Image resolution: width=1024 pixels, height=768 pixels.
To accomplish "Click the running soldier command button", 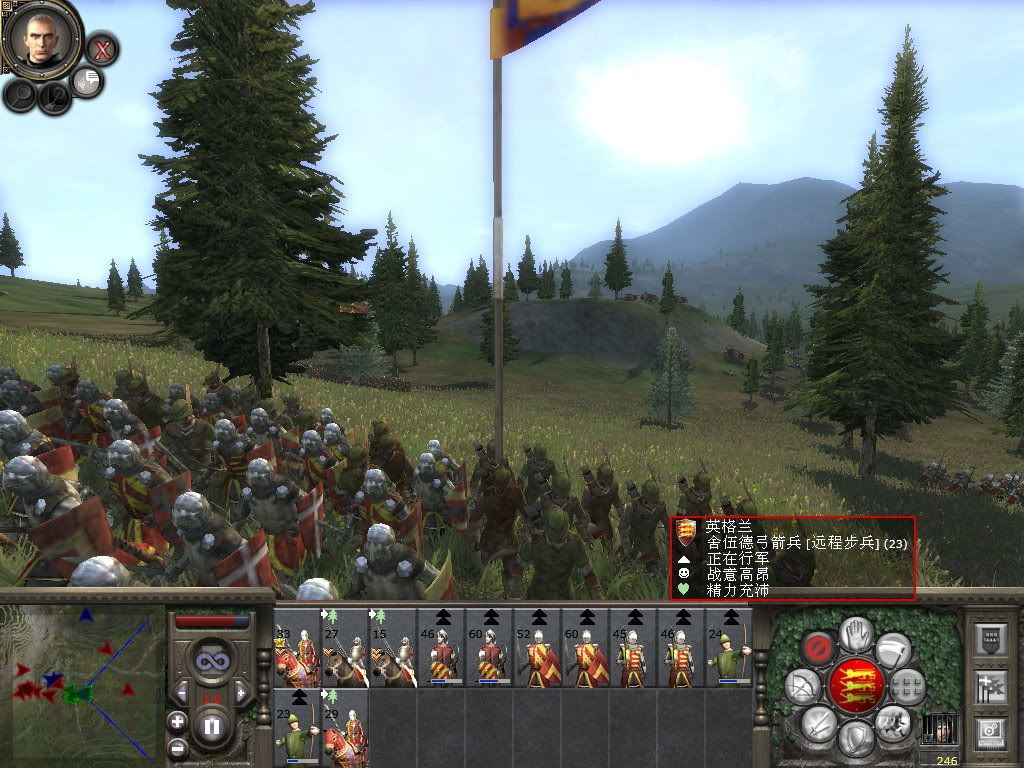I will (x=892, y=719).
